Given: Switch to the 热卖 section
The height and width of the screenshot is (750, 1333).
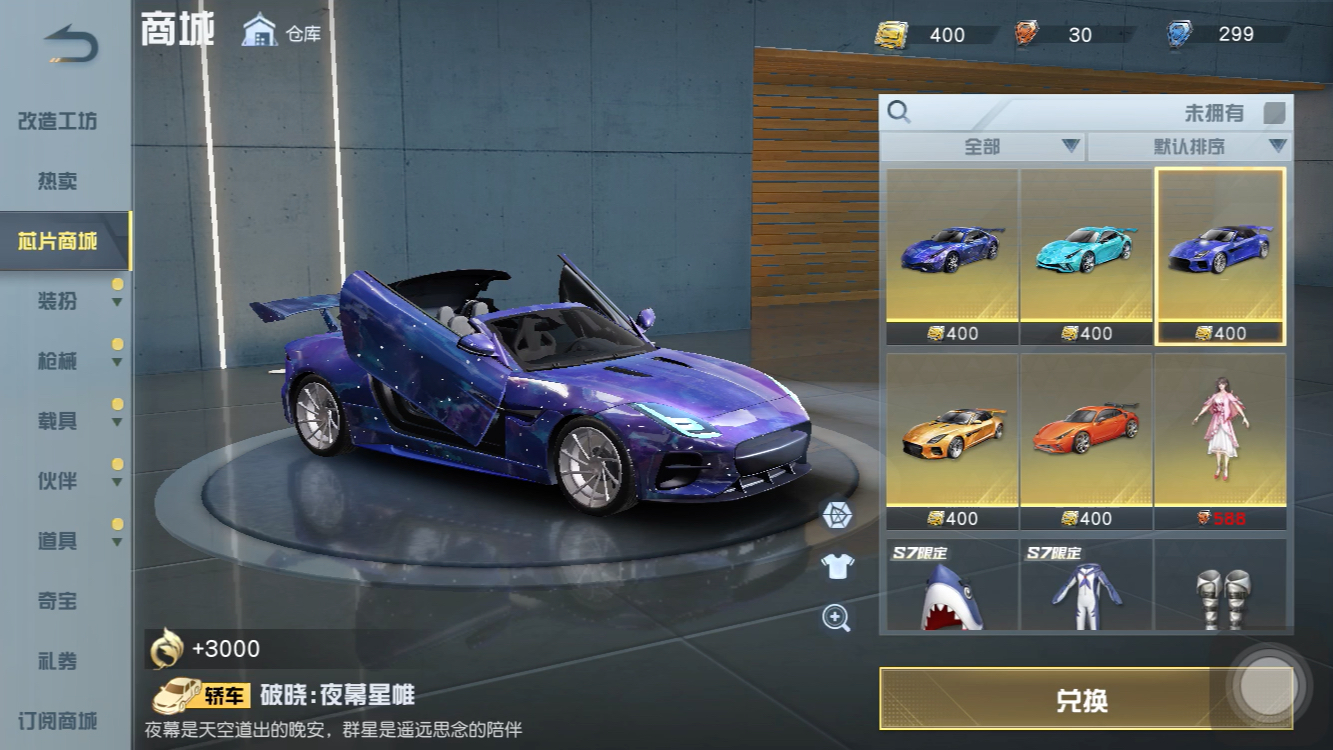Looking at the screenshot, I should [58, 181].
